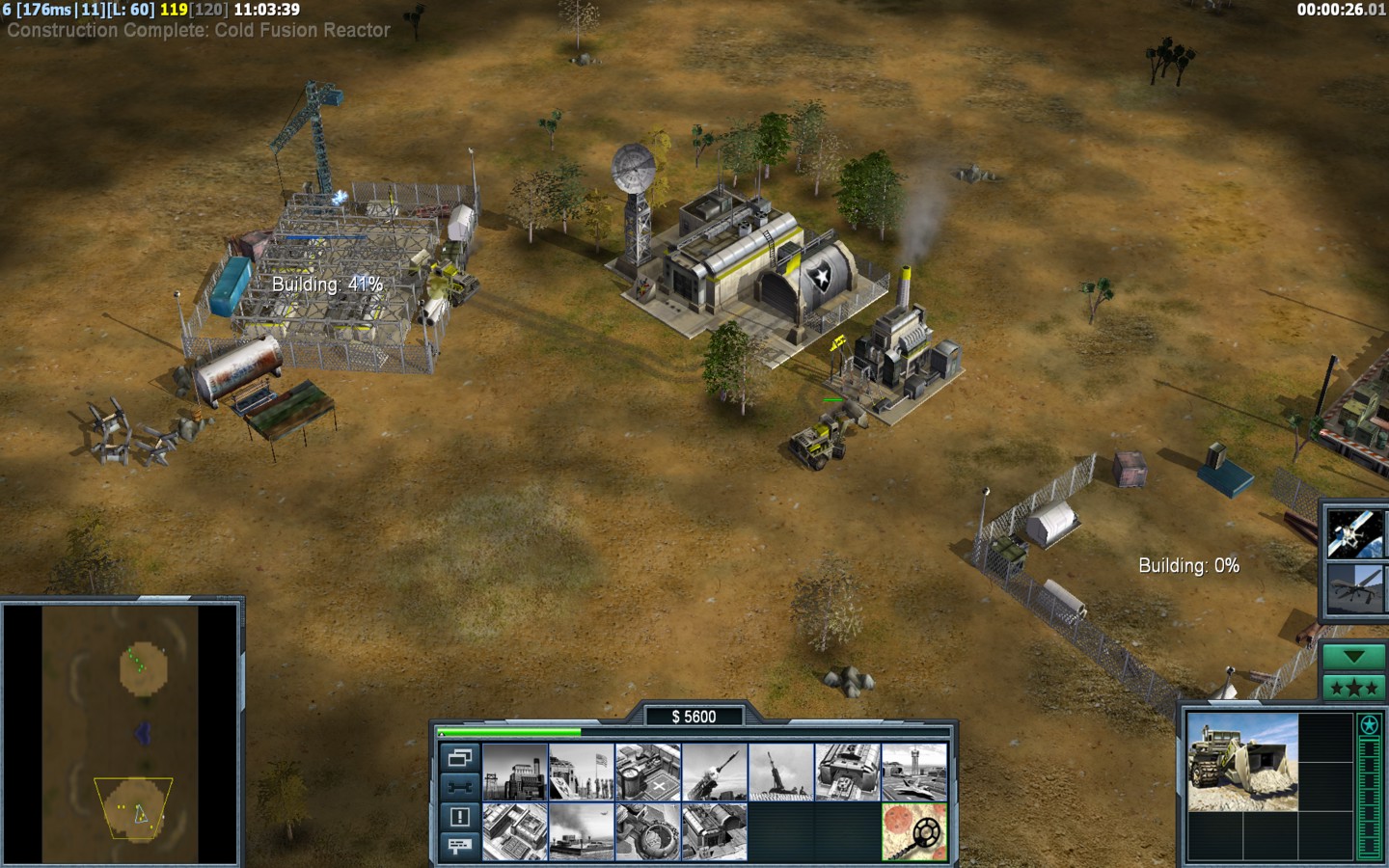
Task: Select the Barracks build icon
Action: (x=582, y=772)
